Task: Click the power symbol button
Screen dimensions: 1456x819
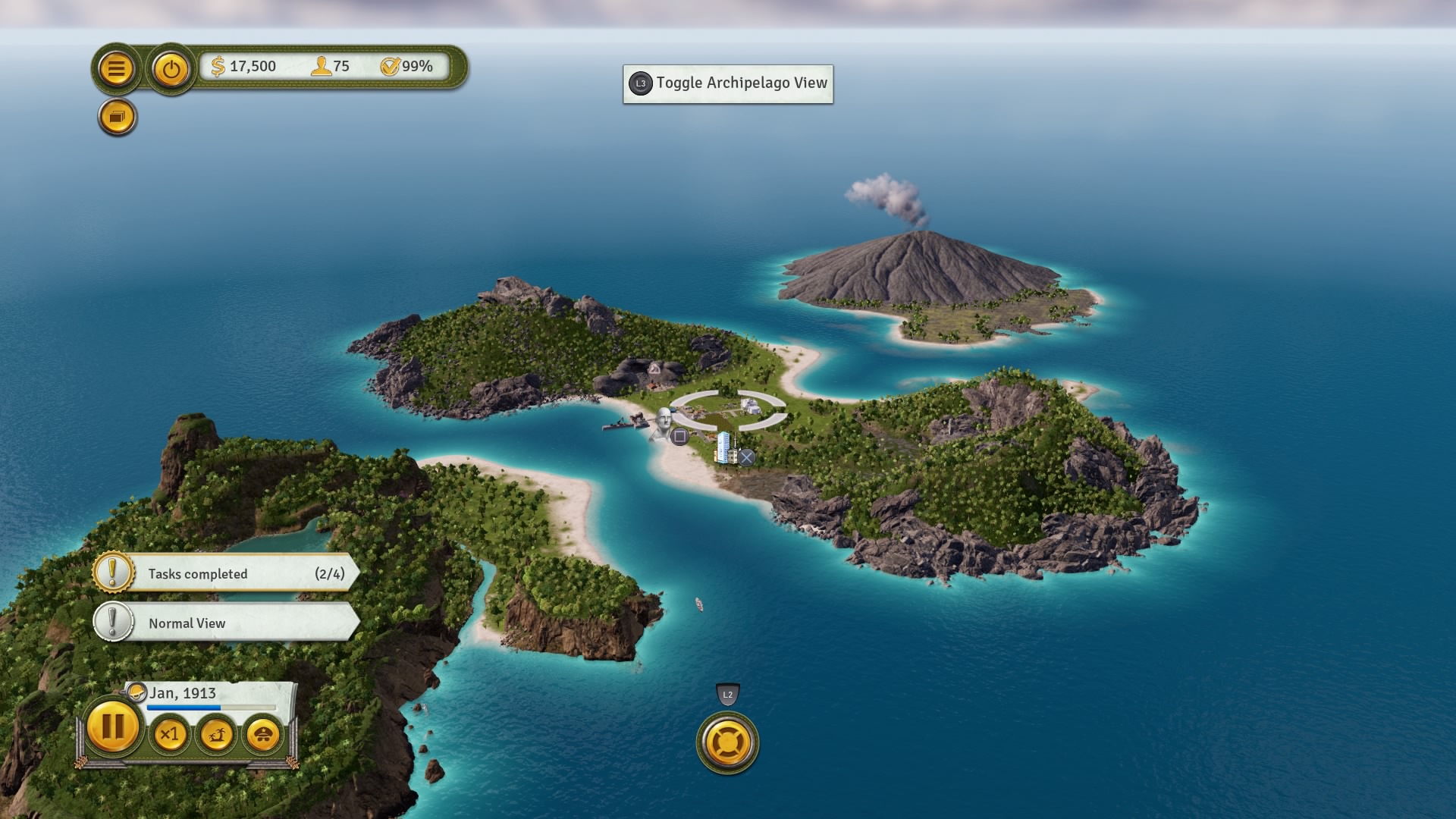Action: [x=171, y=69]
